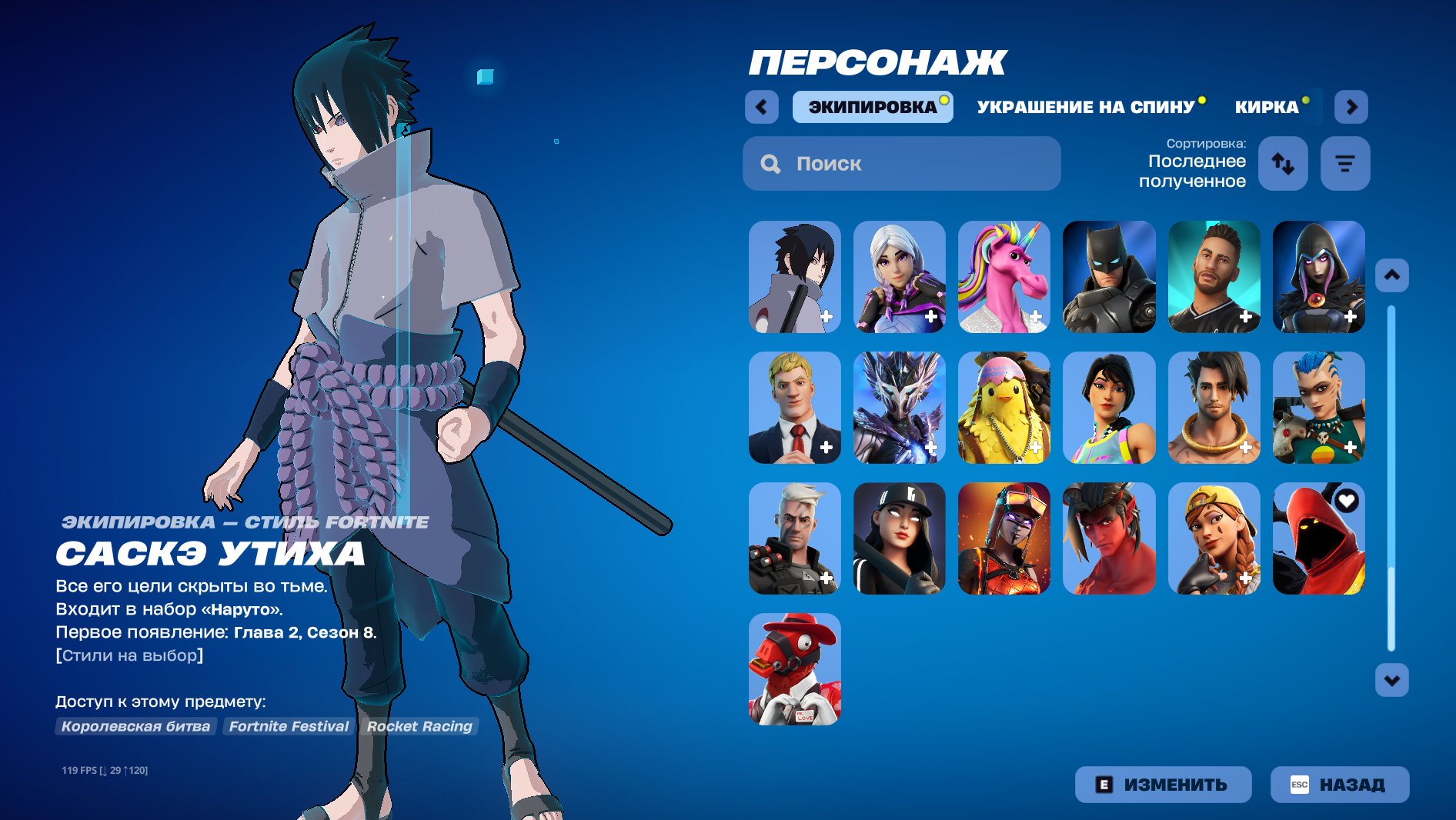Open the filter options icon
Screen dimensions: 1456x820
[1344, 162]
